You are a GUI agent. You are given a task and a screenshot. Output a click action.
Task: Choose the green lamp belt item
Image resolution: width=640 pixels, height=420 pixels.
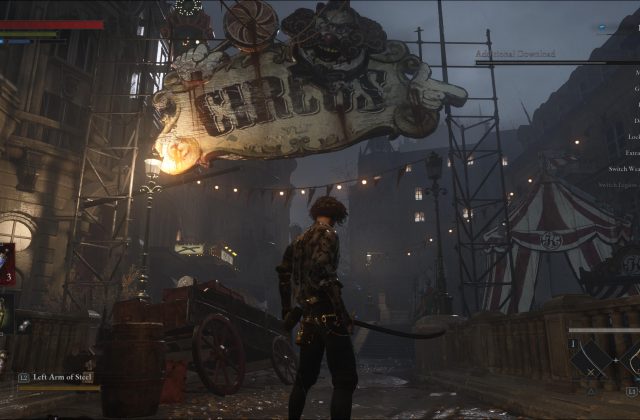tap(5, 313)
